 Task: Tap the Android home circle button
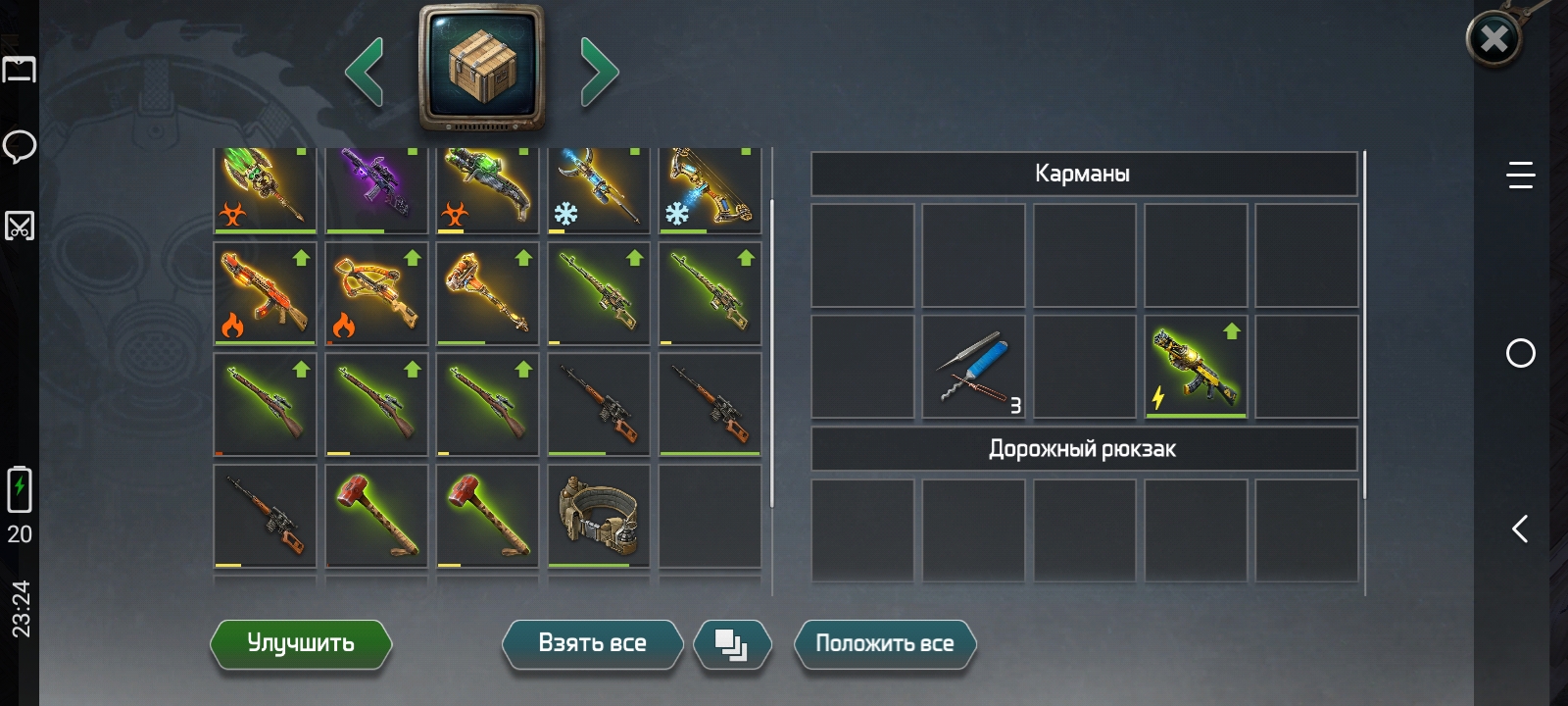click(1520, 353)
